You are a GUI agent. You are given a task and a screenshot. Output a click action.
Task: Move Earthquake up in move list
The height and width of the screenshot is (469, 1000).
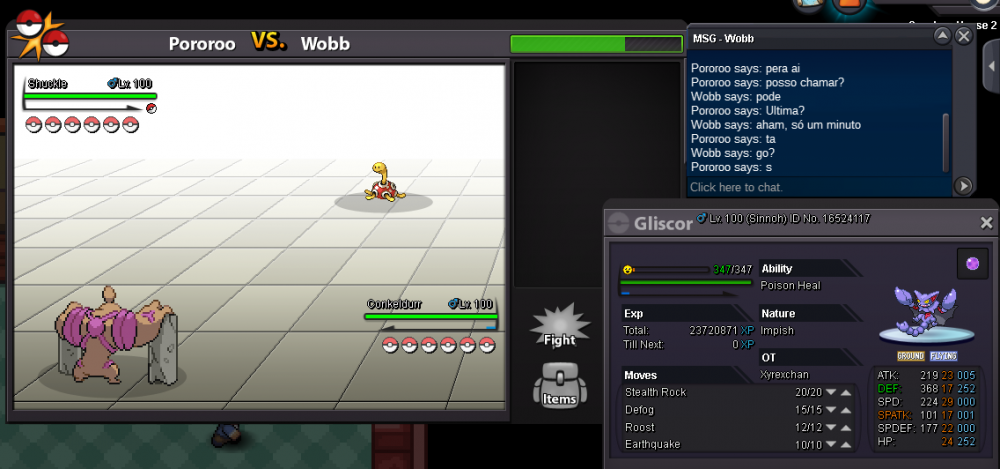846,444
